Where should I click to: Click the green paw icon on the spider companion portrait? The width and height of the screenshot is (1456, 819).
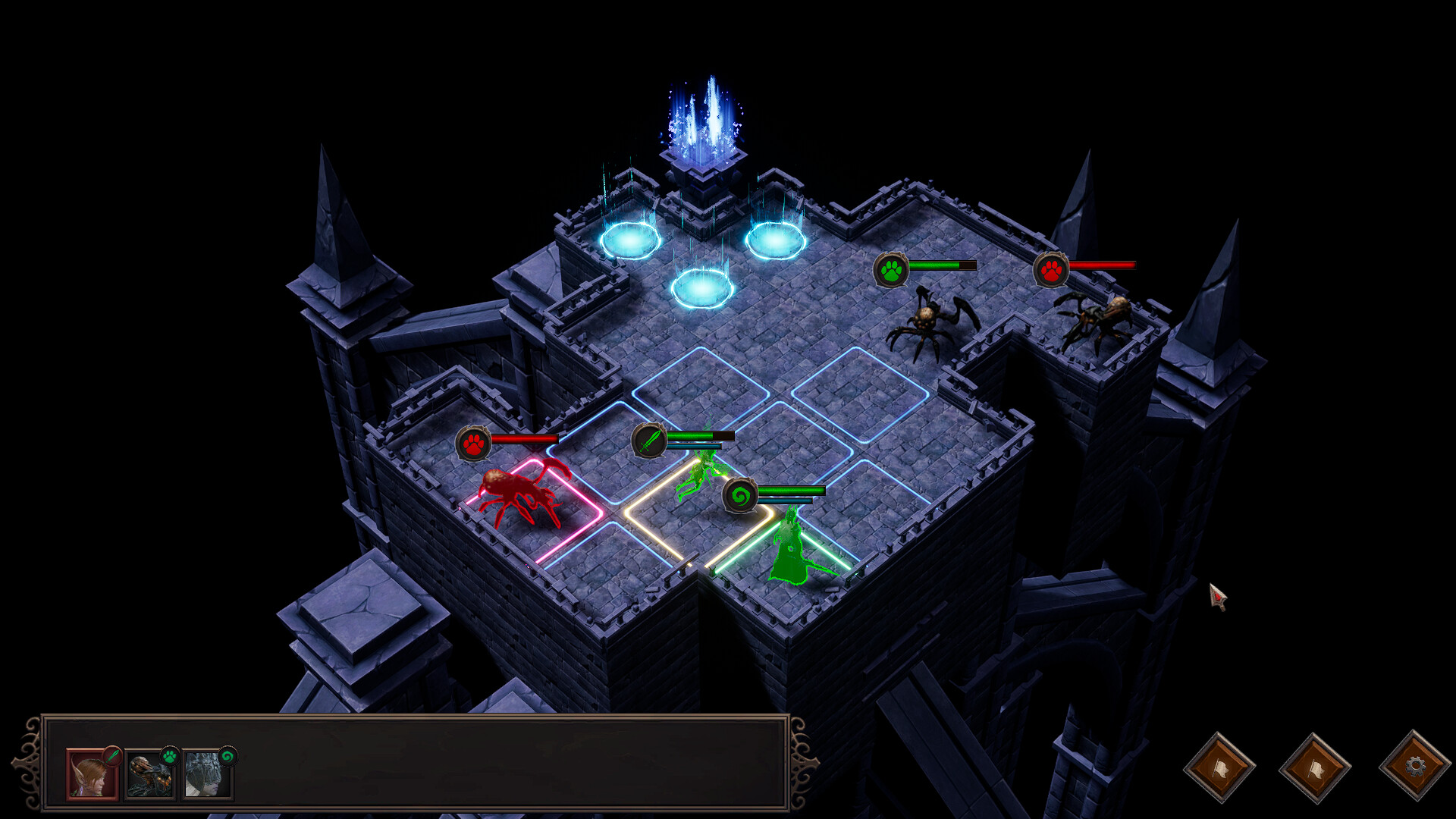[x=169, y=755]
